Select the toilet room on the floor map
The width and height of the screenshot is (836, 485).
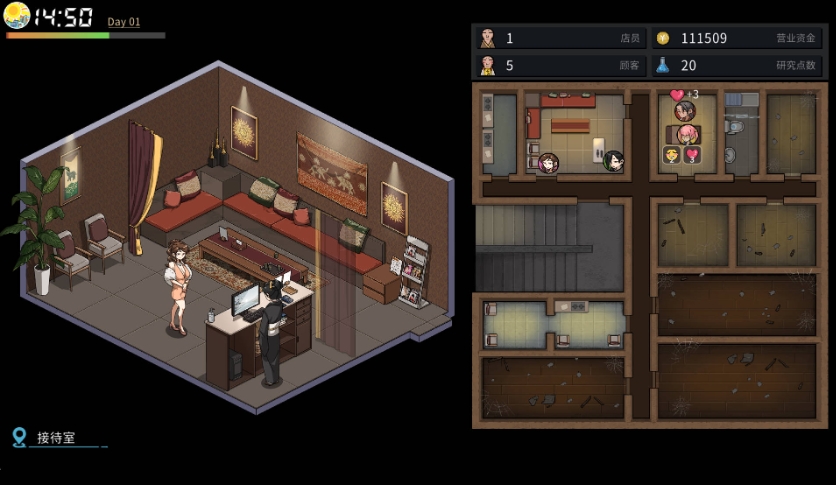tap(741, 135)
